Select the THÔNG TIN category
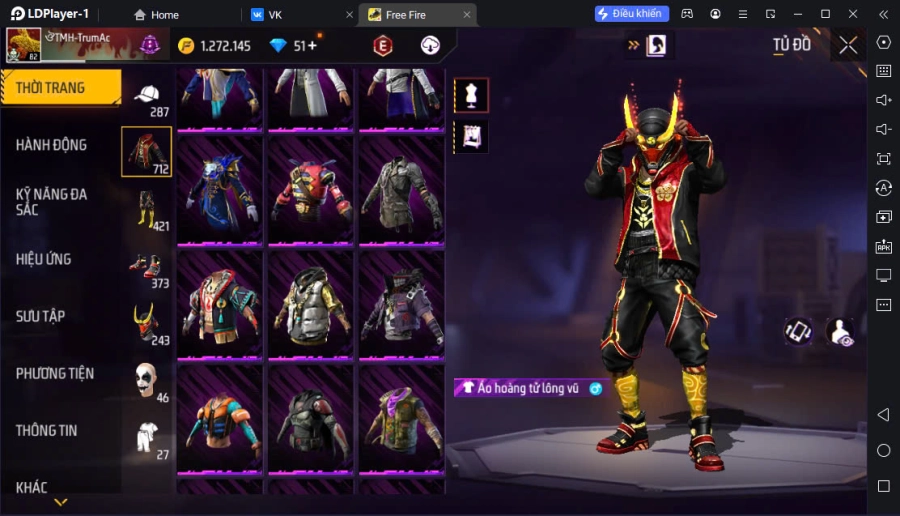The width and height of the screenshot is (900, 516). pos(46,430)
